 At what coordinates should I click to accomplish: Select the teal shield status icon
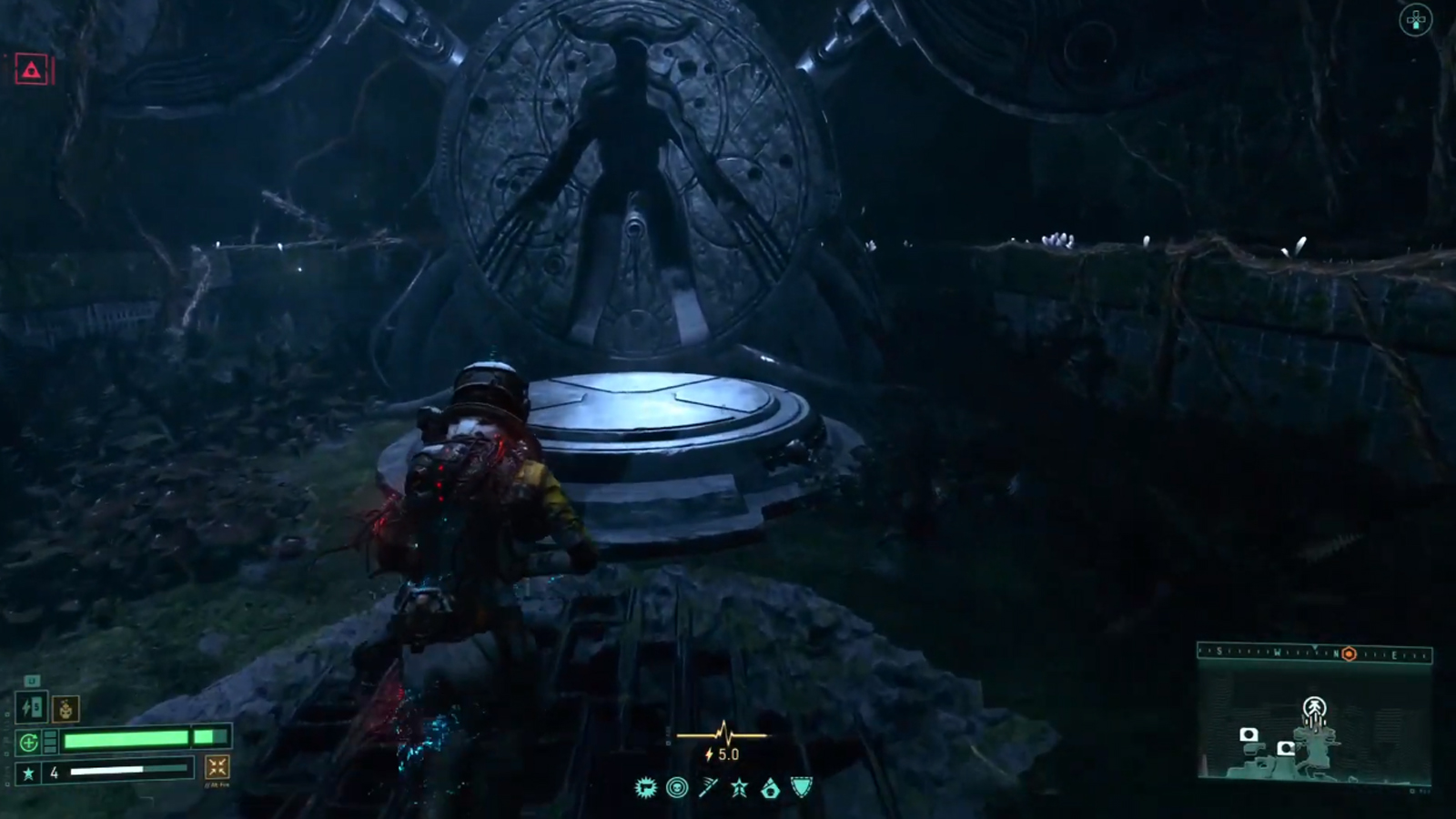[801, 788]
